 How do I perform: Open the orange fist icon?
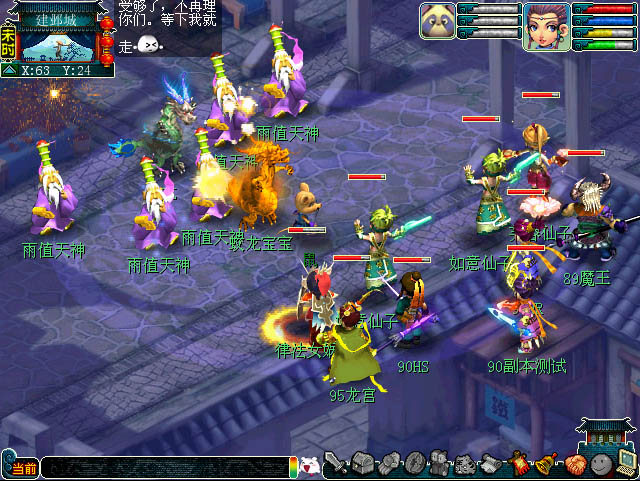(574, 465)
